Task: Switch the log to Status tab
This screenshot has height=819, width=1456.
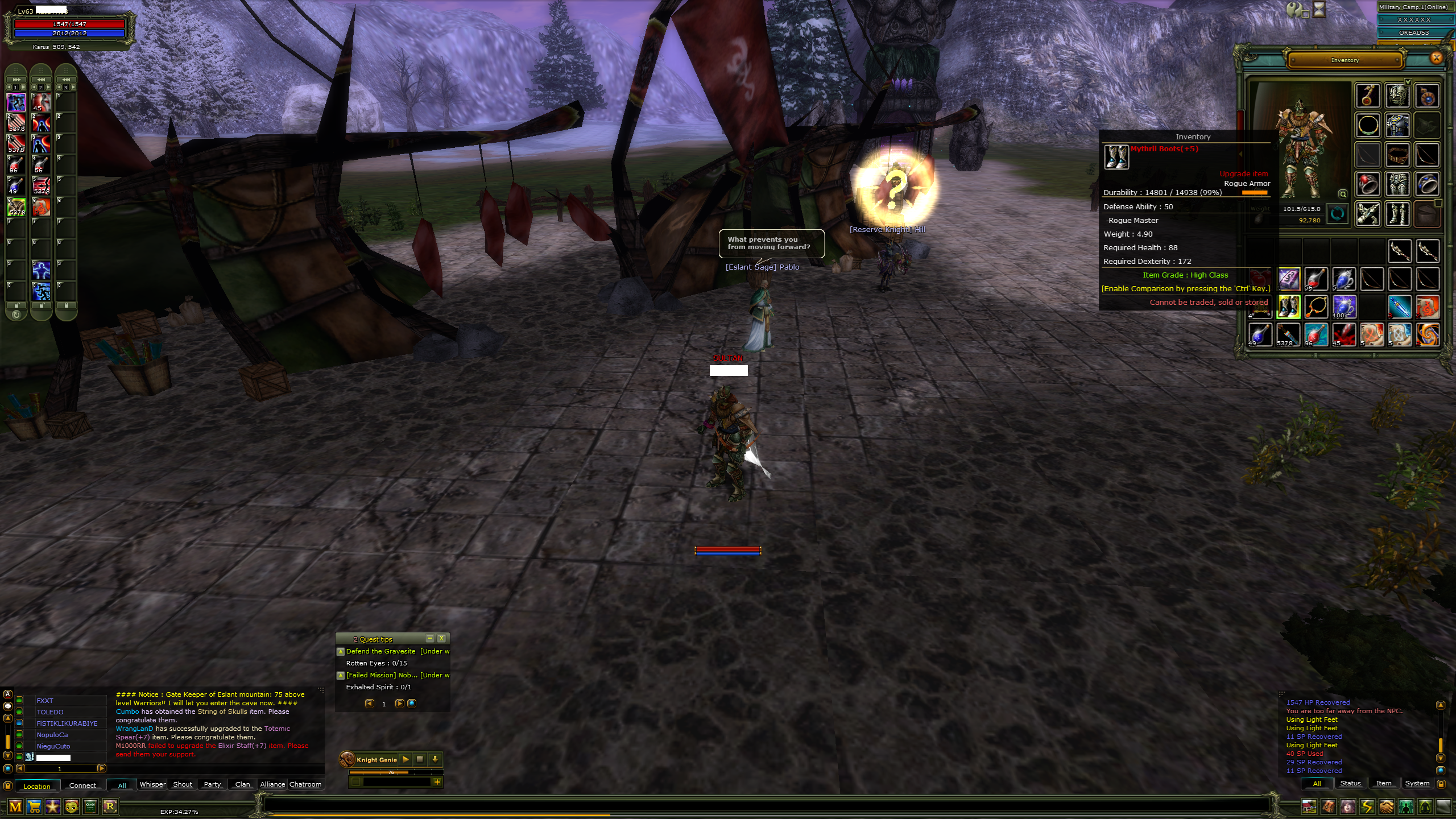Action: 1350,784
